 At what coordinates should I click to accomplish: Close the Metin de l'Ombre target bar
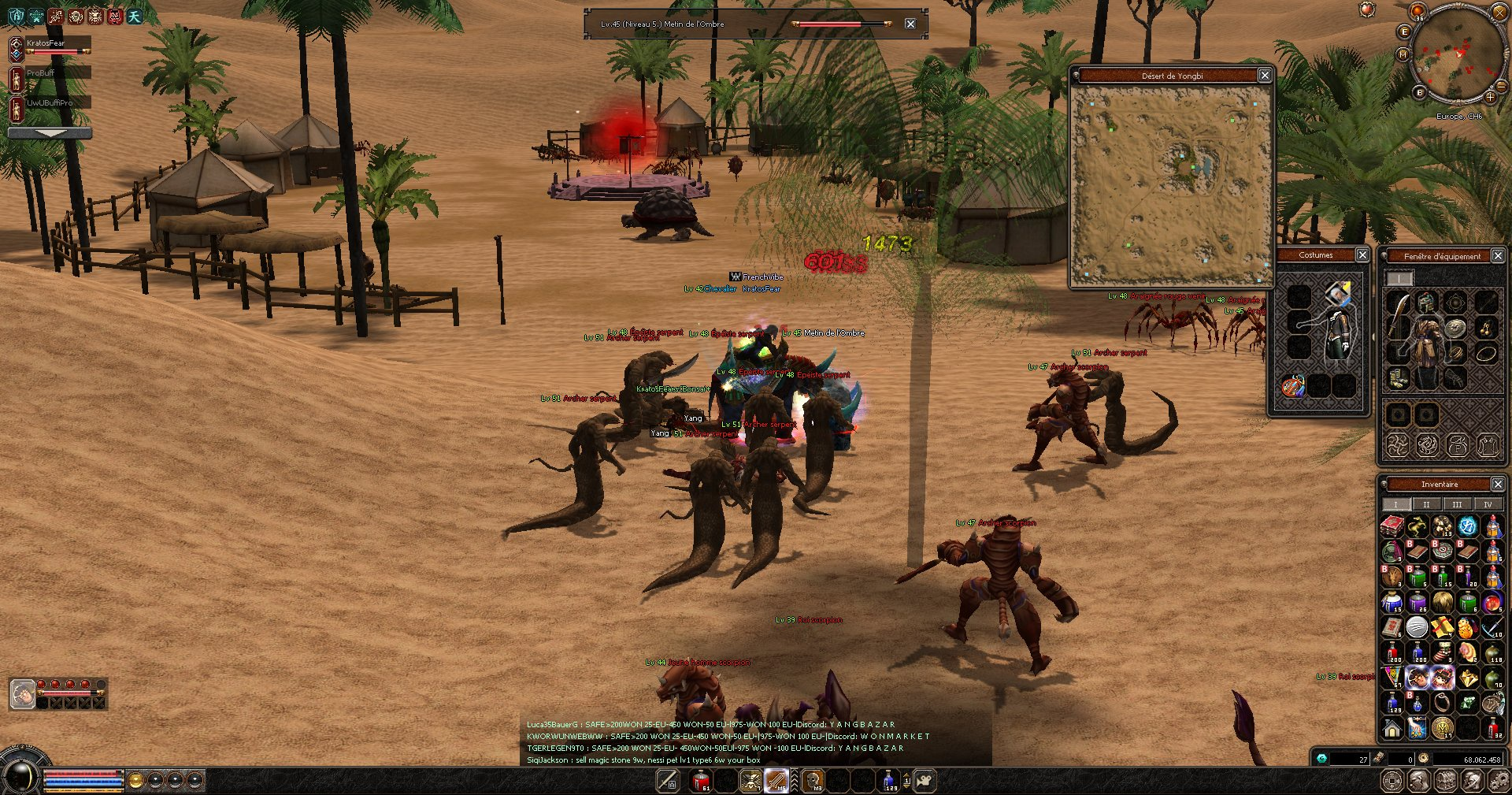[x=910, y=24]
